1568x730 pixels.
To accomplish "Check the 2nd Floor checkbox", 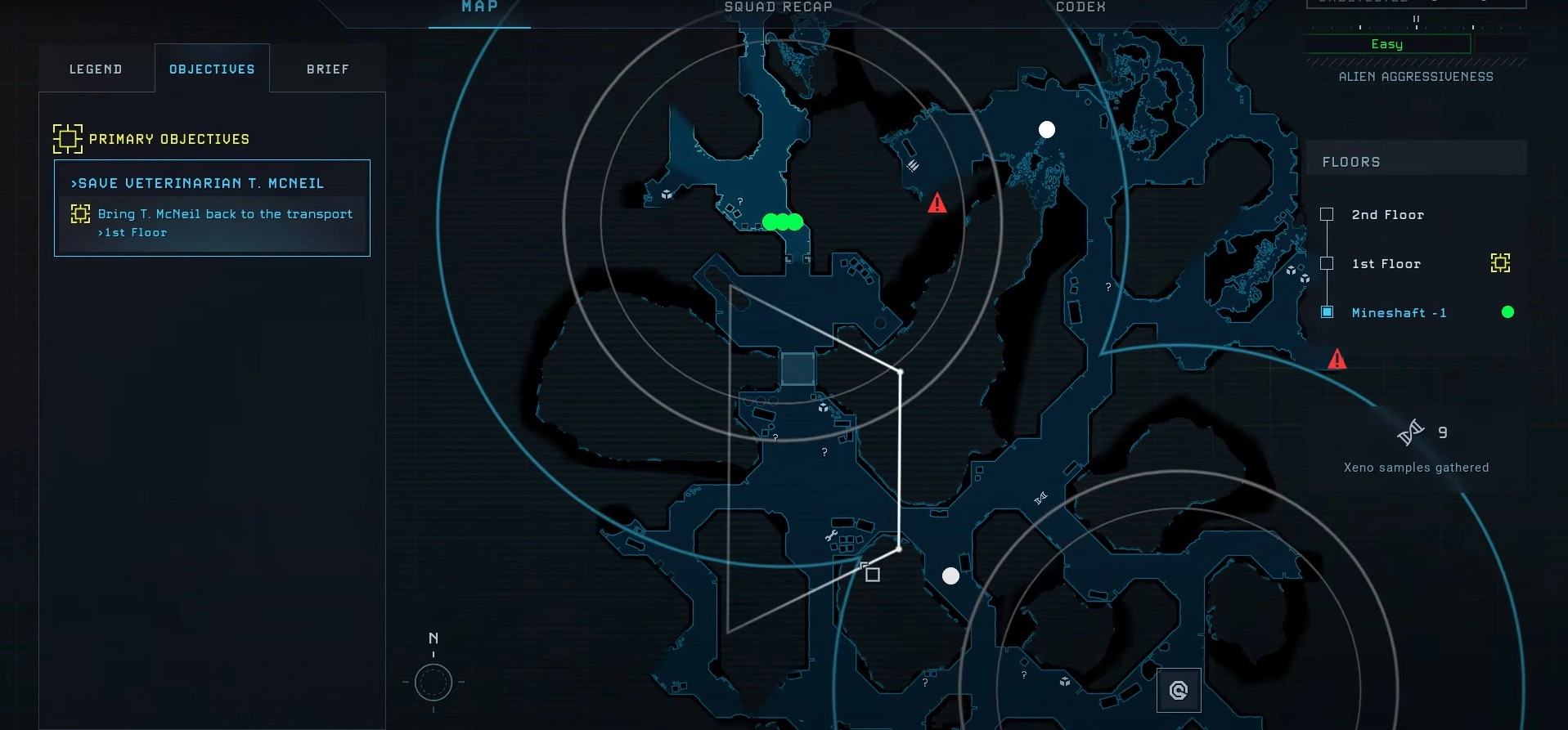I will tap(1327, 214).
